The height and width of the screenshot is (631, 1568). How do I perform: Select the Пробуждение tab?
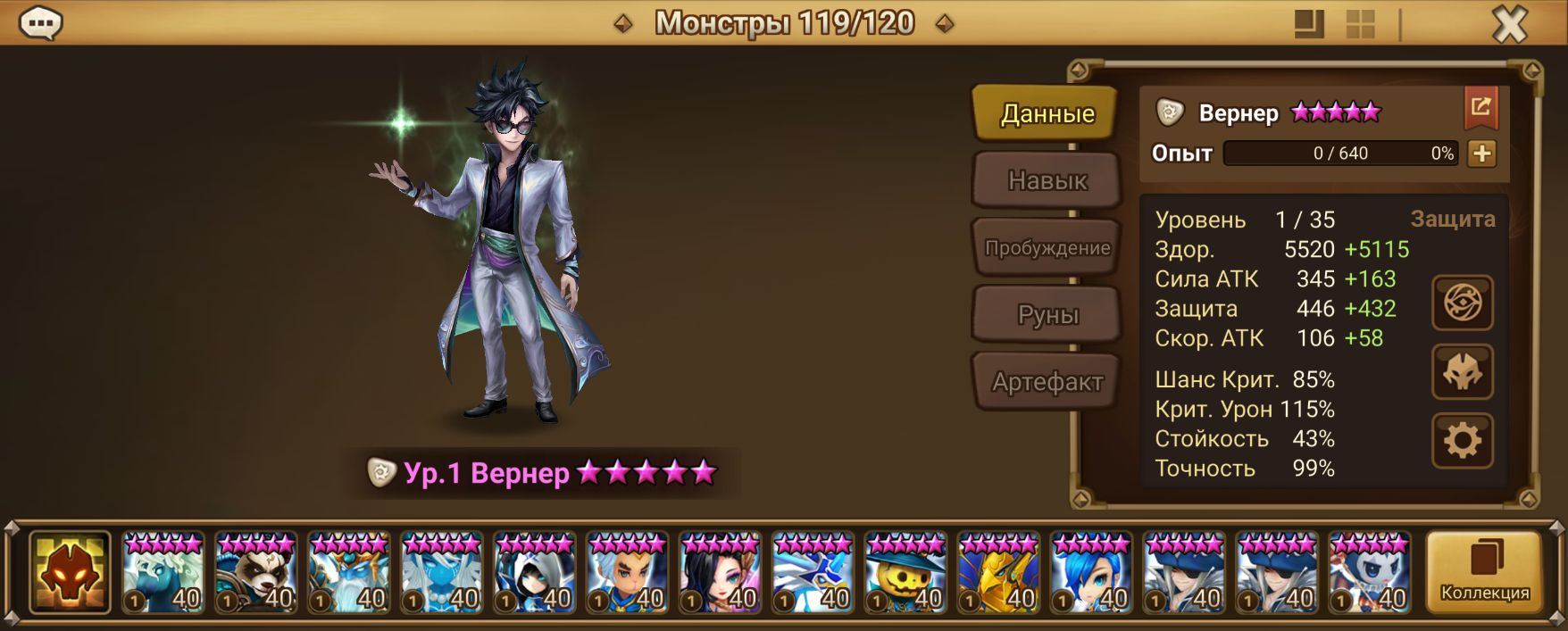(x=1047, y=248)
